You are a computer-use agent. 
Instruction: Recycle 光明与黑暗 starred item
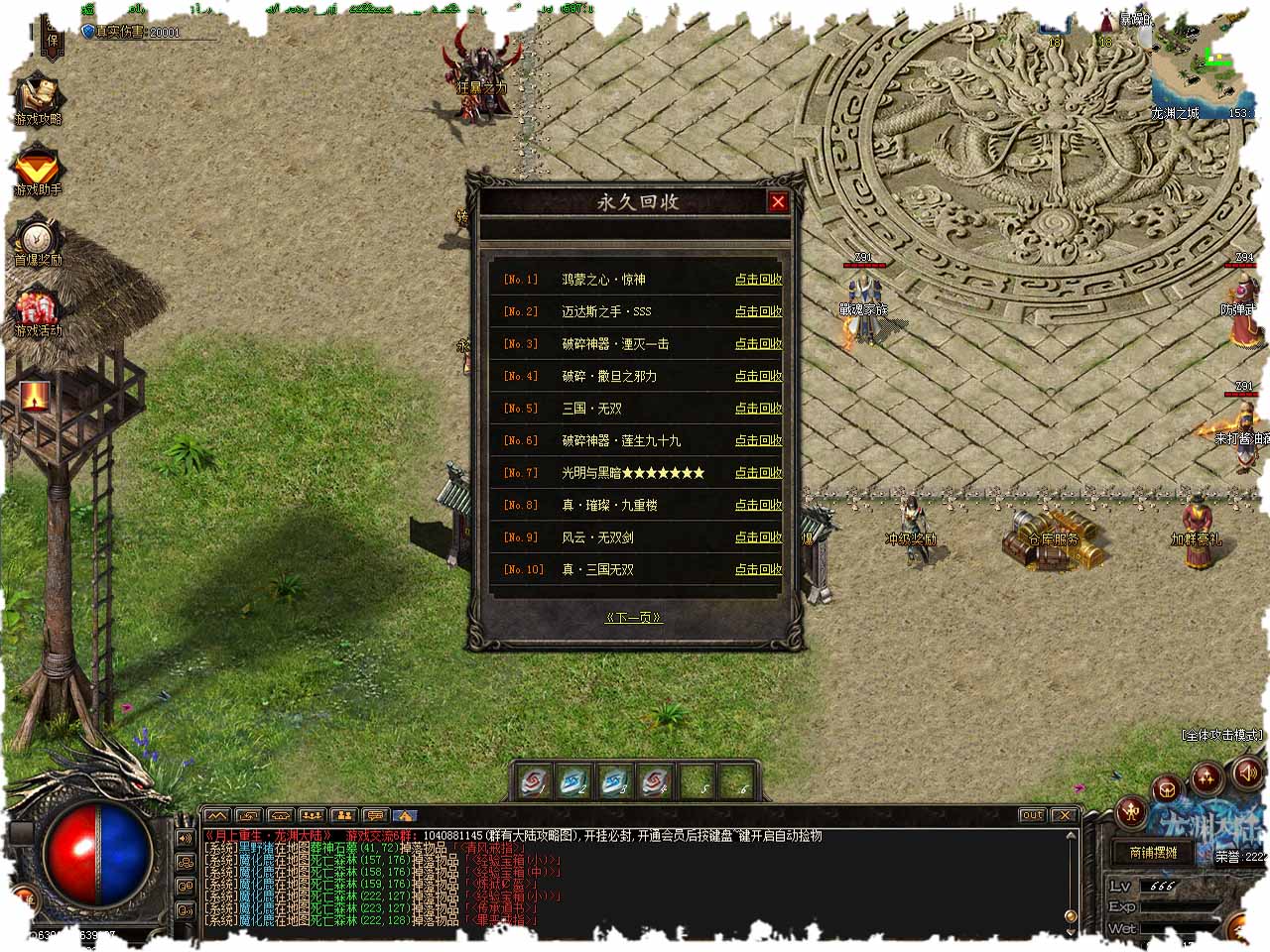pyautogui.click(x=758, y=473)
